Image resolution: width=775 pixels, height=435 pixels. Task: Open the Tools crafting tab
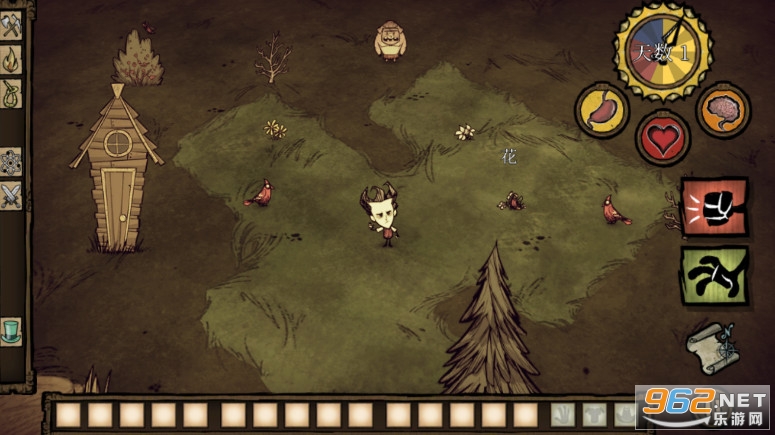tap(12, 28)
